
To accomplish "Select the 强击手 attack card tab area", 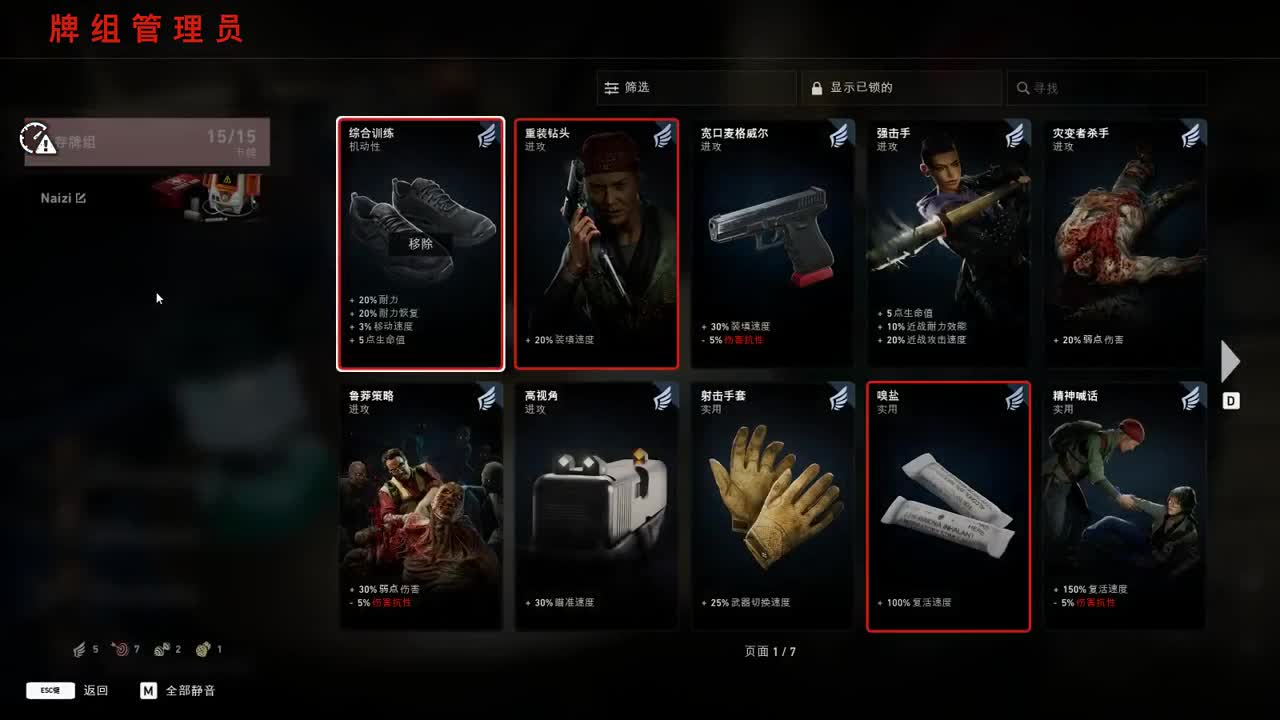I will click(948, 243).
